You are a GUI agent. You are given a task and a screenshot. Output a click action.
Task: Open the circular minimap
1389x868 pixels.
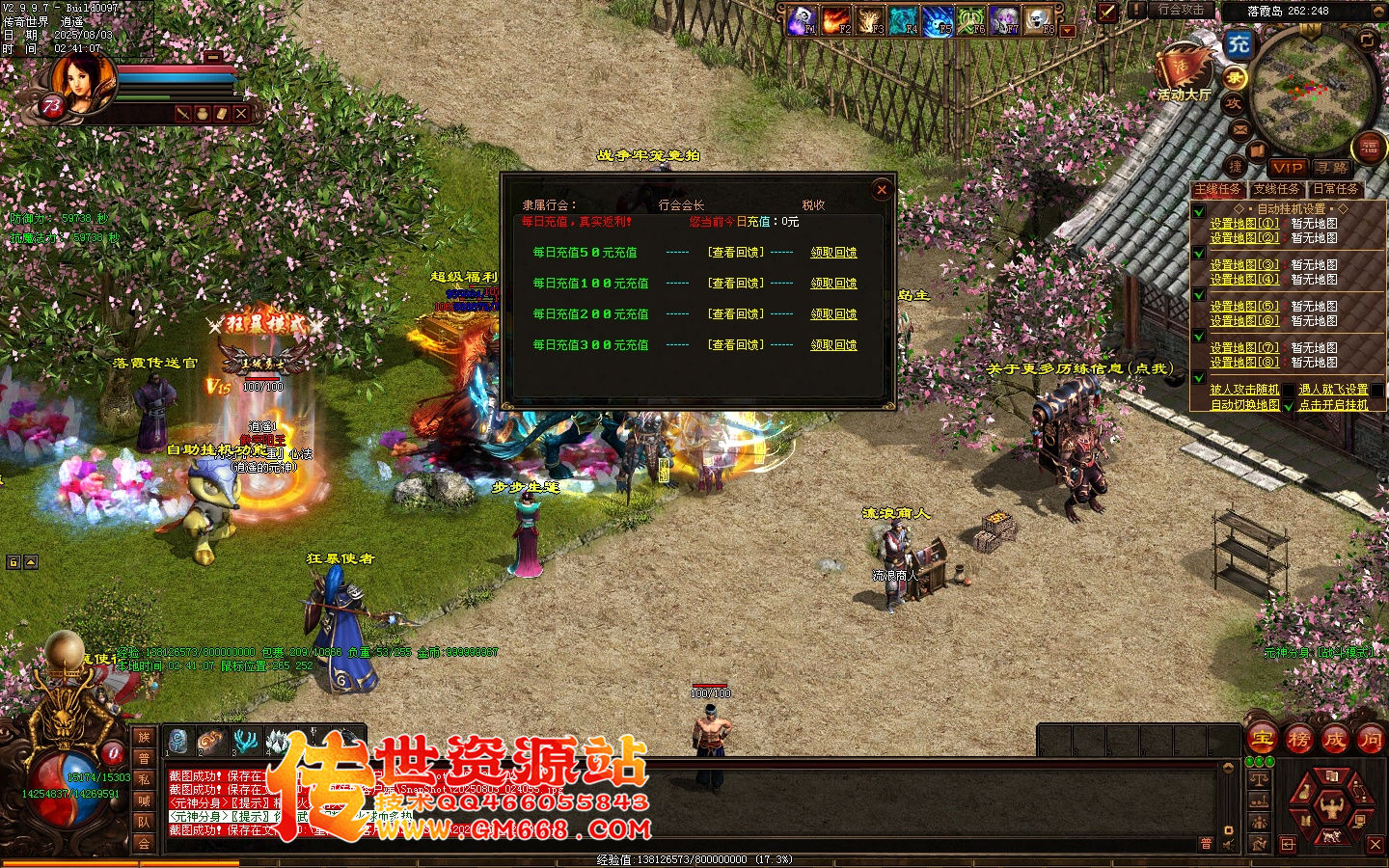(x=1312, y=92)
